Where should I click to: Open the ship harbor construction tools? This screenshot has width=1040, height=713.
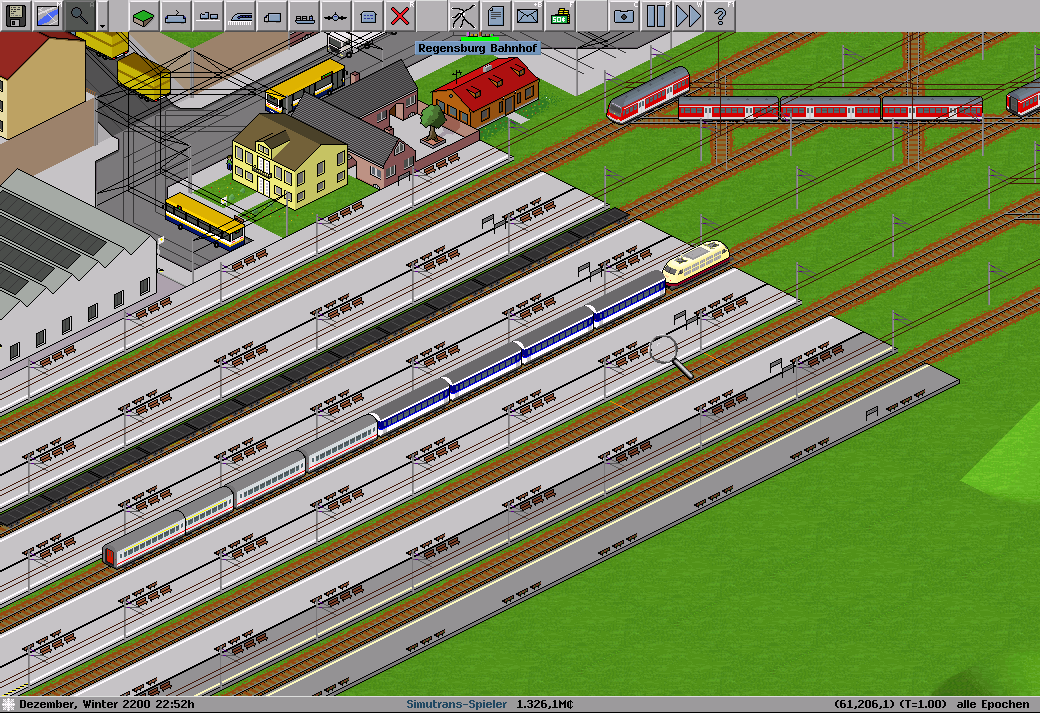[x=304, y=15]
